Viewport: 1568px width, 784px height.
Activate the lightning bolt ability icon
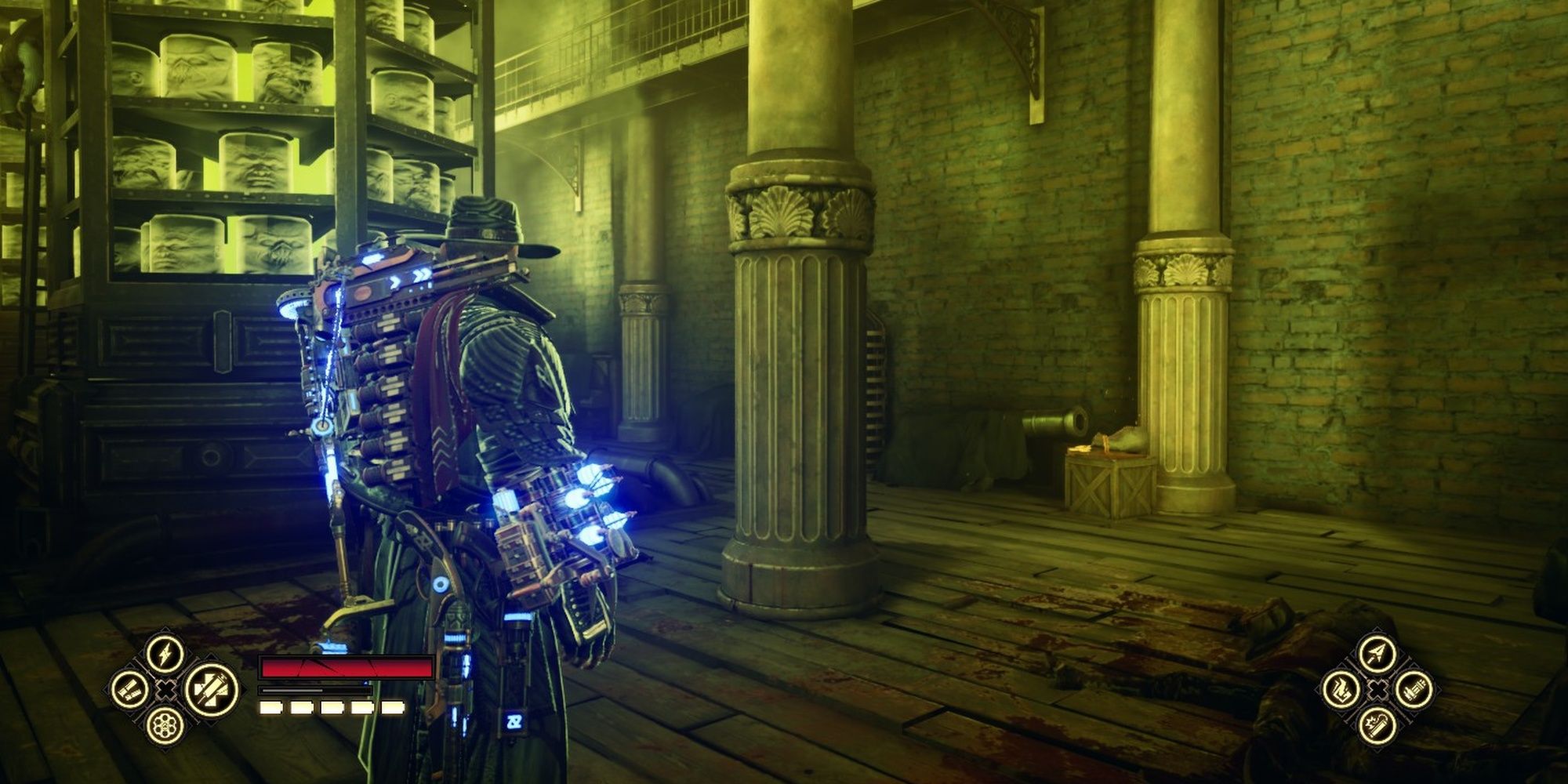click(165, 652)
